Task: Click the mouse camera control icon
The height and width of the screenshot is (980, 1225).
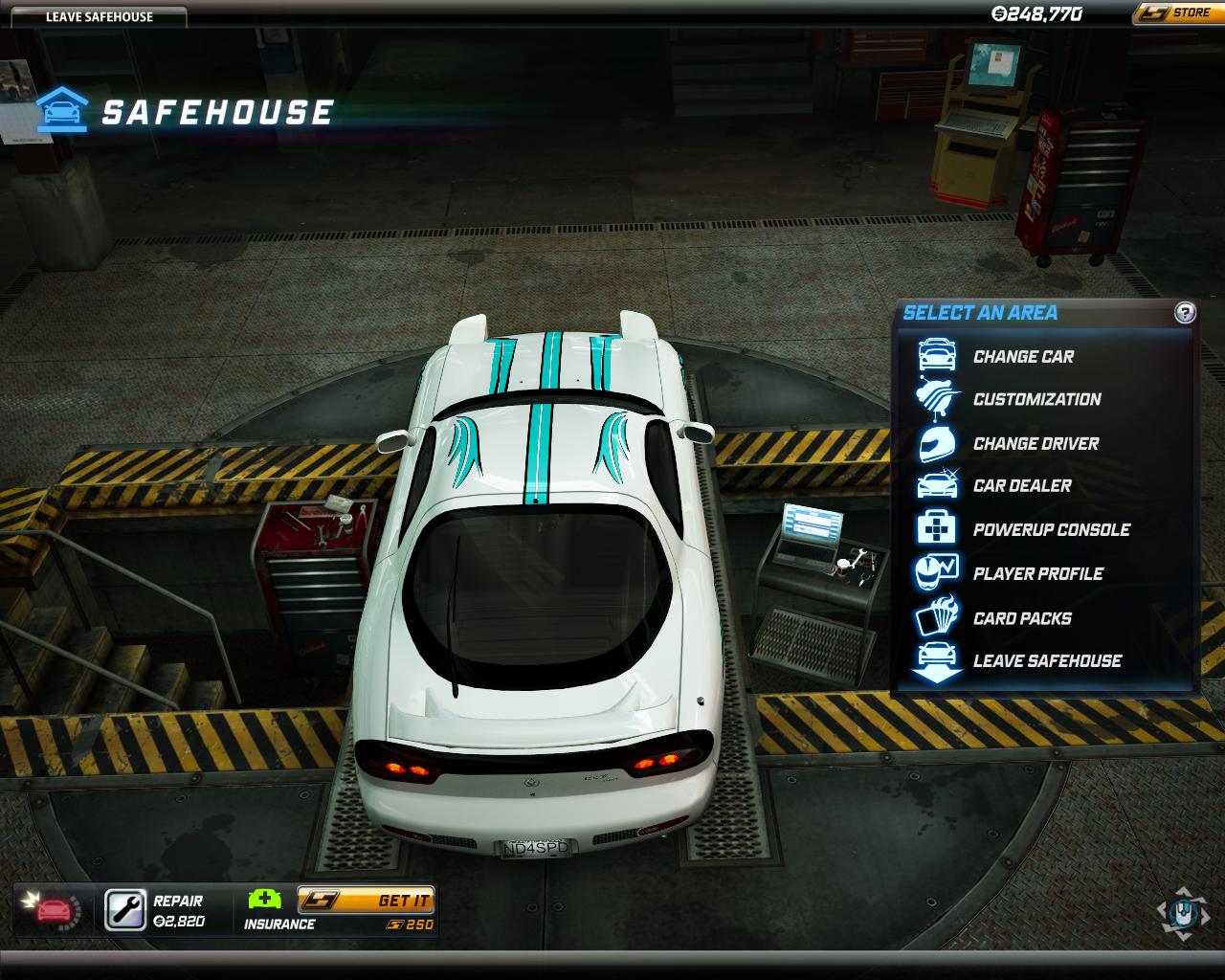Action: pos(1182,913)
